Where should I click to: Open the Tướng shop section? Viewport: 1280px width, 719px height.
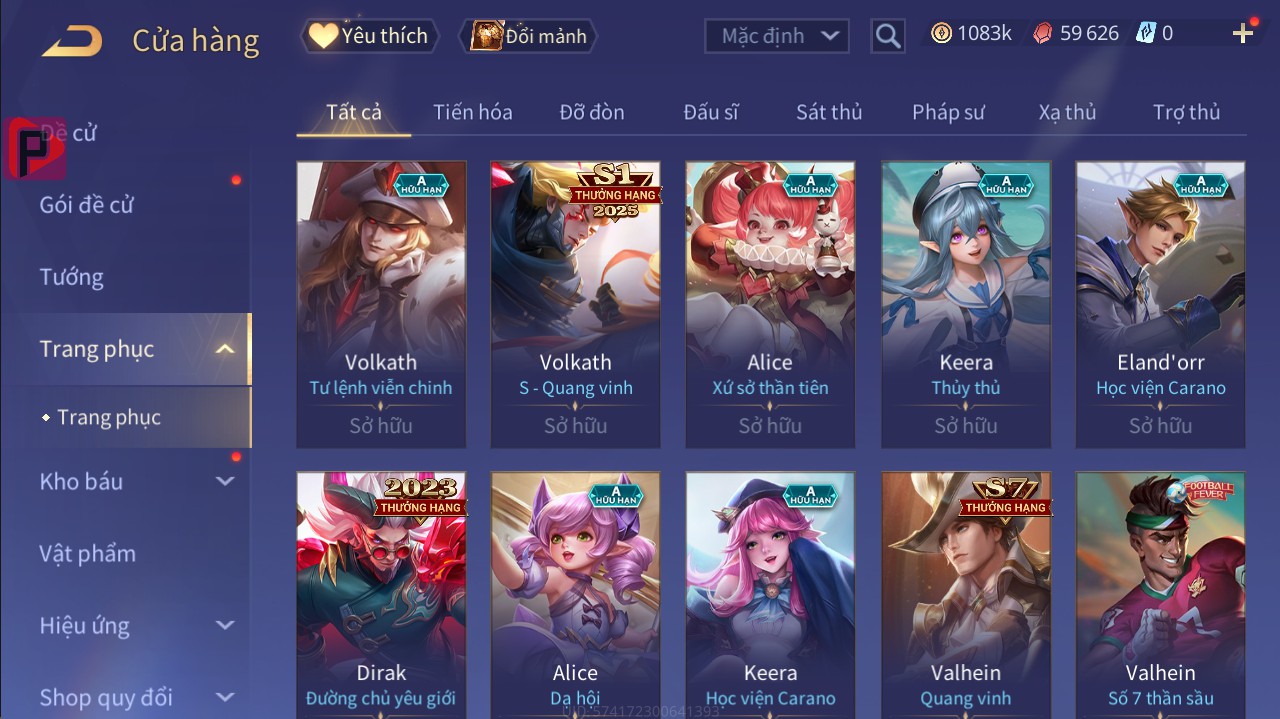[72, 277]
